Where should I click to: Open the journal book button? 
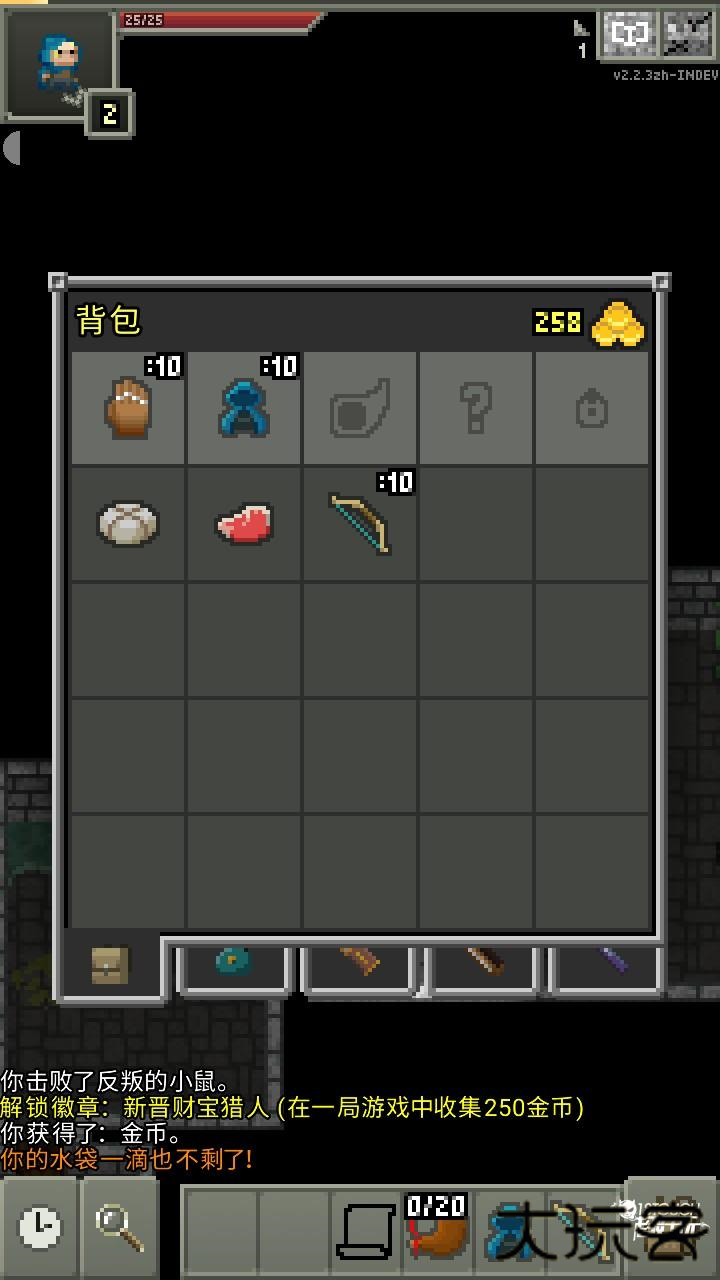[630, 36]
